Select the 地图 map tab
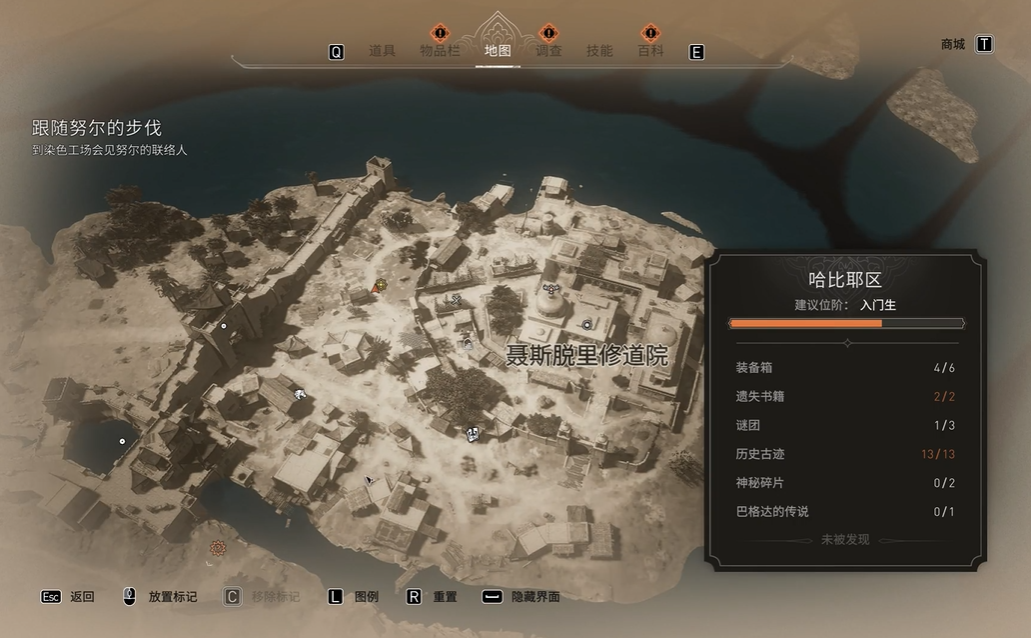 click(x=497, y=51)
